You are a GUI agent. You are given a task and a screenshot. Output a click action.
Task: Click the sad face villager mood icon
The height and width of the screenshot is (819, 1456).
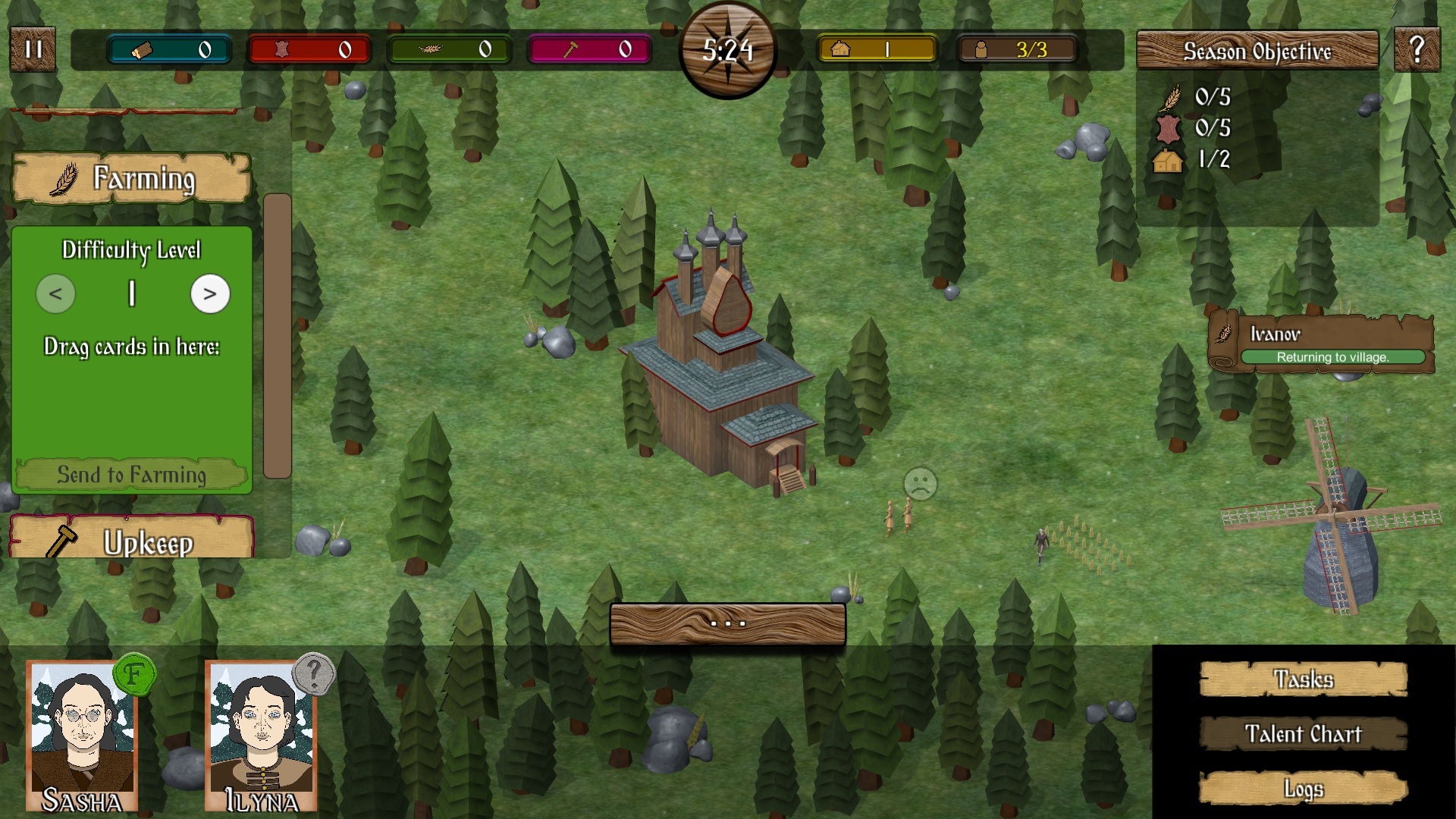[921, 483]
